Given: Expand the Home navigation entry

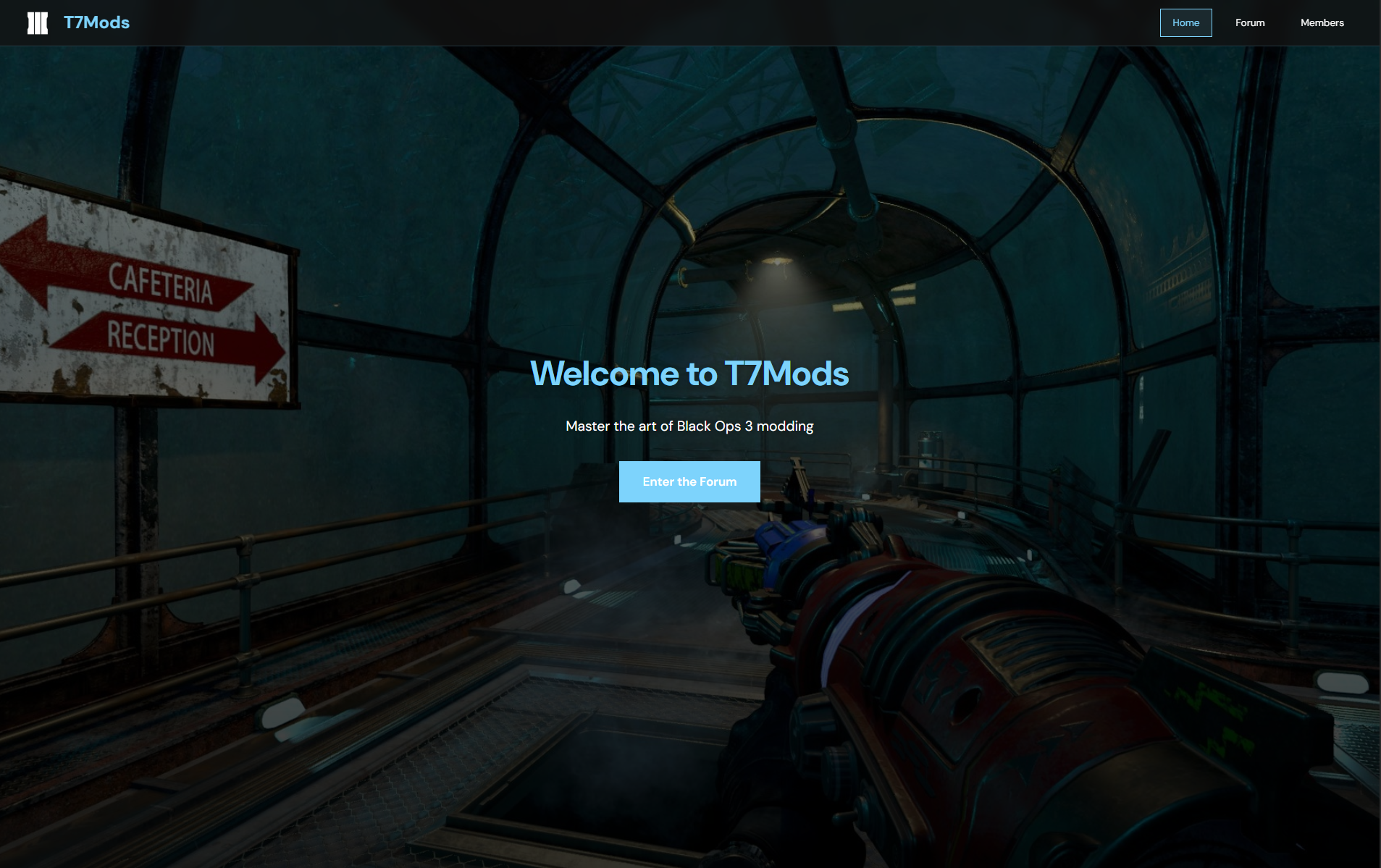Looking at the screenshot, I should pyautogui.click(x=1185, y=22).
